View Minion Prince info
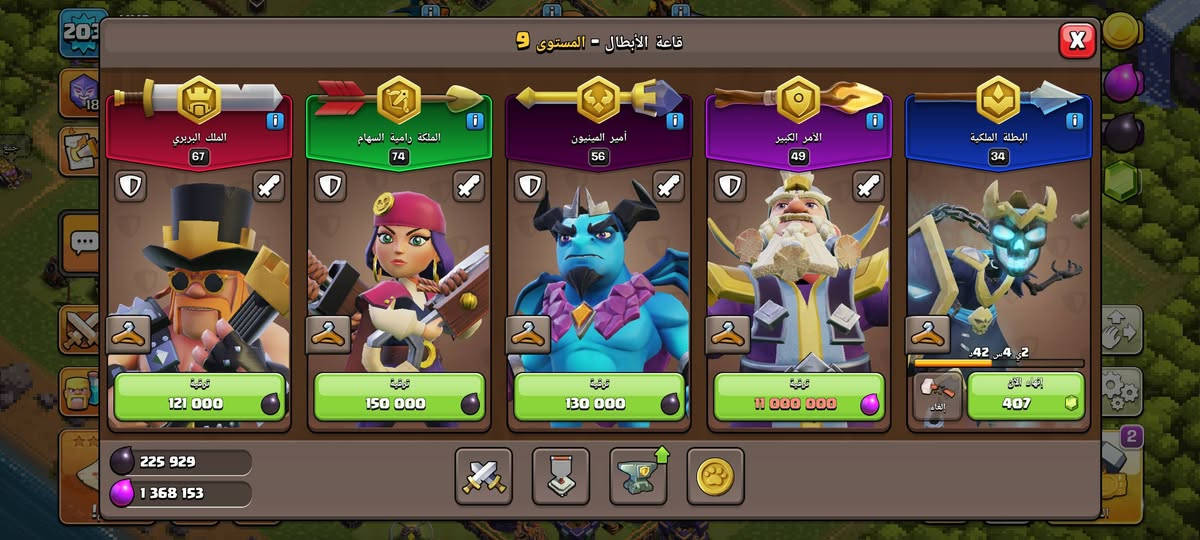The height and width of the screenshot is (540, 1200). coord(675,122)
